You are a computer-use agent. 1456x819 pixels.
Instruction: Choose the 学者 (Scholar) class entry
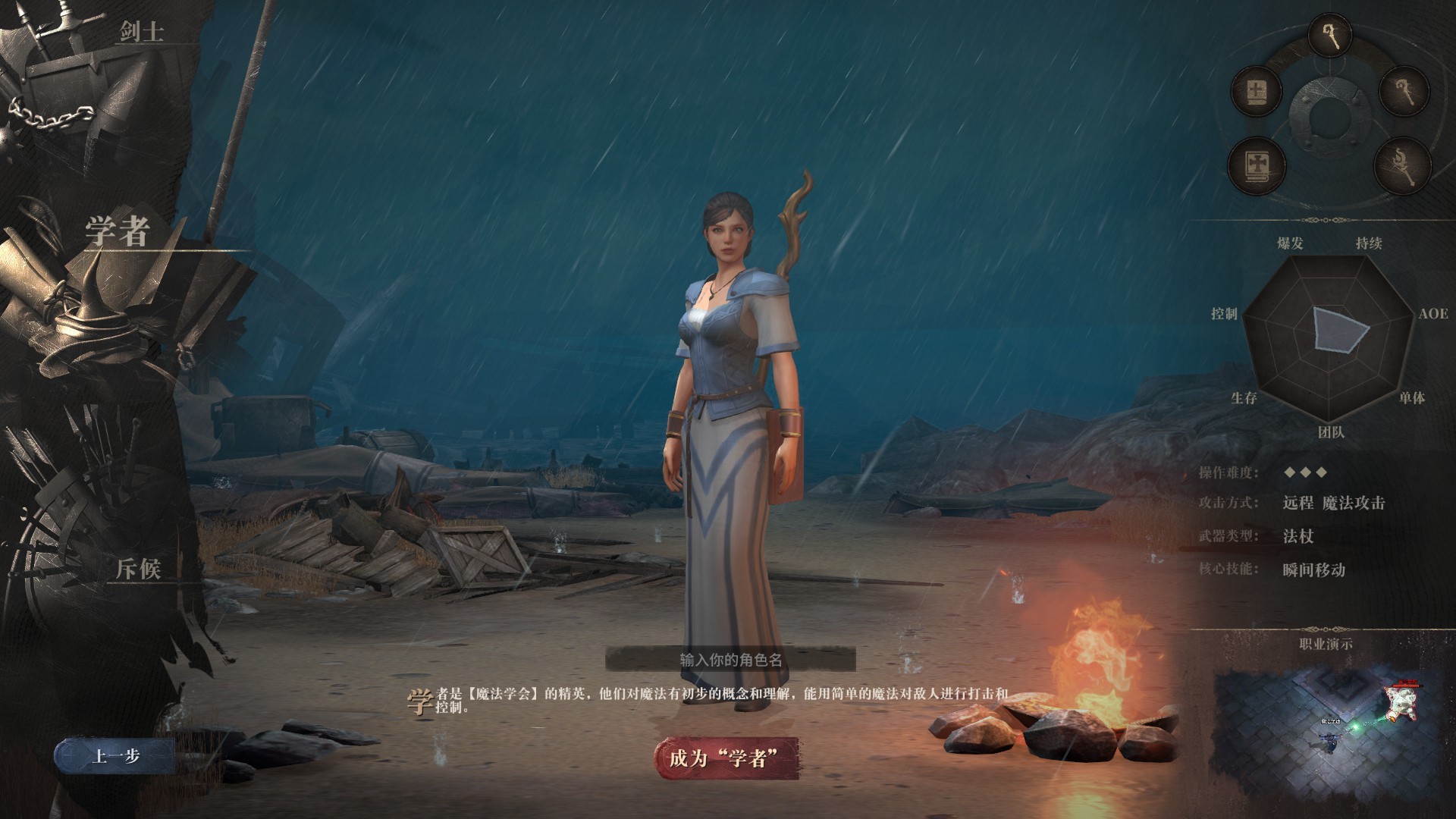[x=117, y=231]
